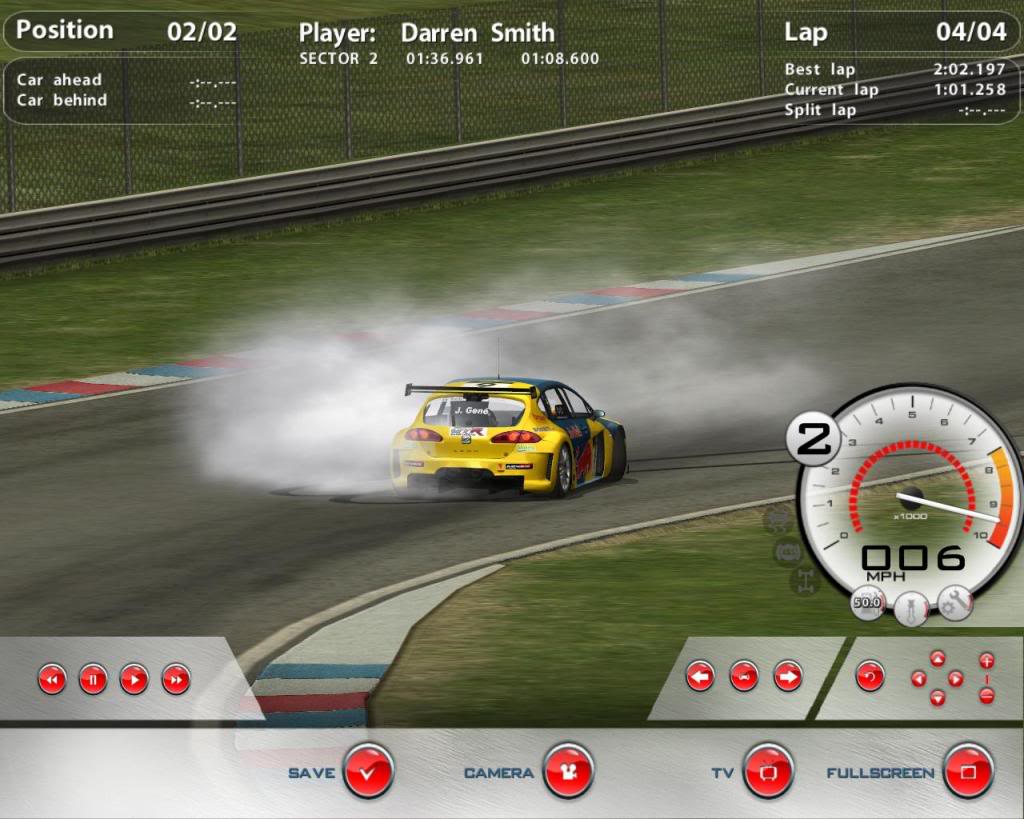Image resolution: width=1024 pixels, height=819 pixels.
Task: Click the car icon button between the arrows
Action: tap(744, 676)
